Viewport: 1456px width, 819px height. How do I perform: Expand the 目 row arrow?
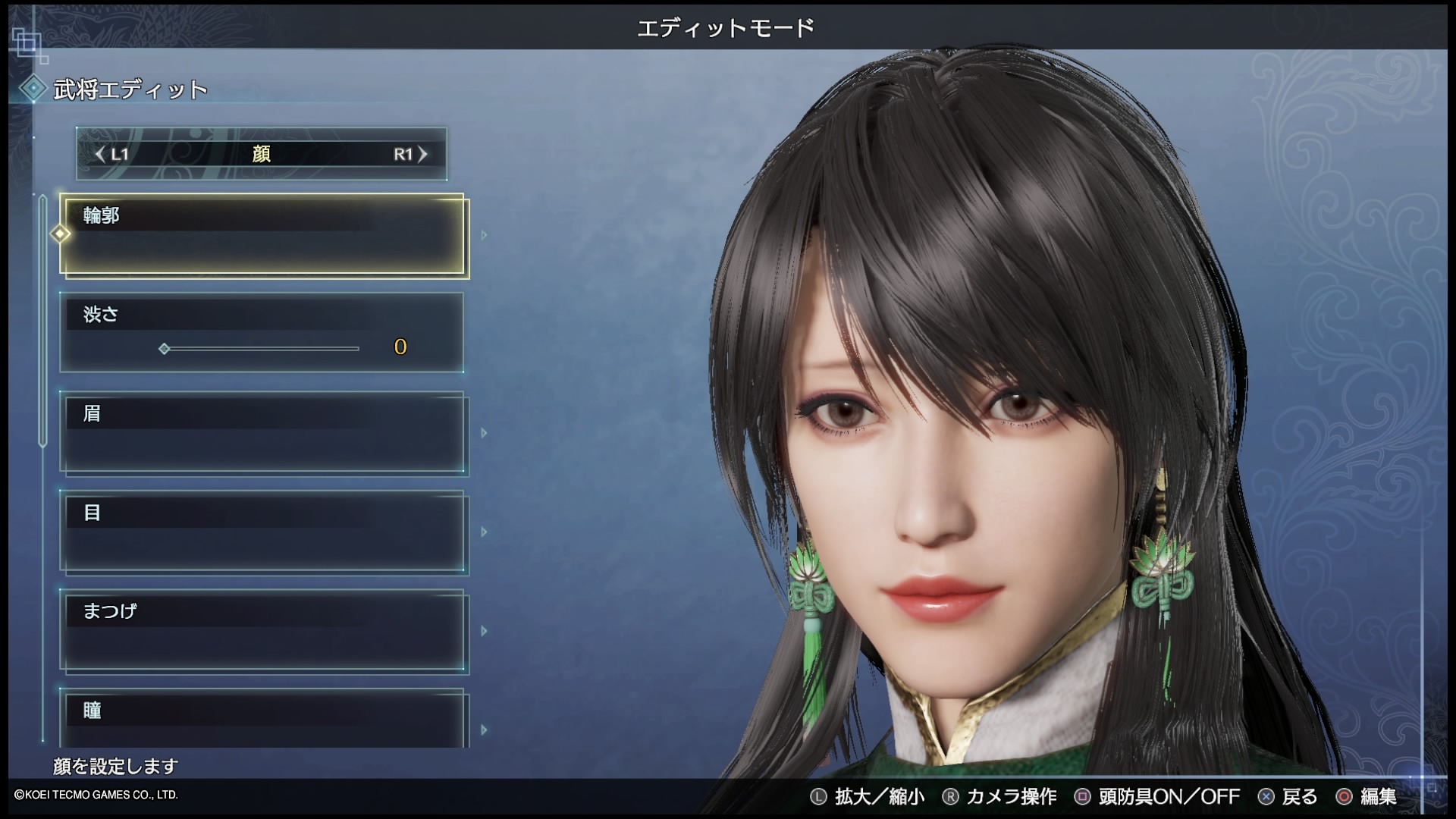click(484, 532)
